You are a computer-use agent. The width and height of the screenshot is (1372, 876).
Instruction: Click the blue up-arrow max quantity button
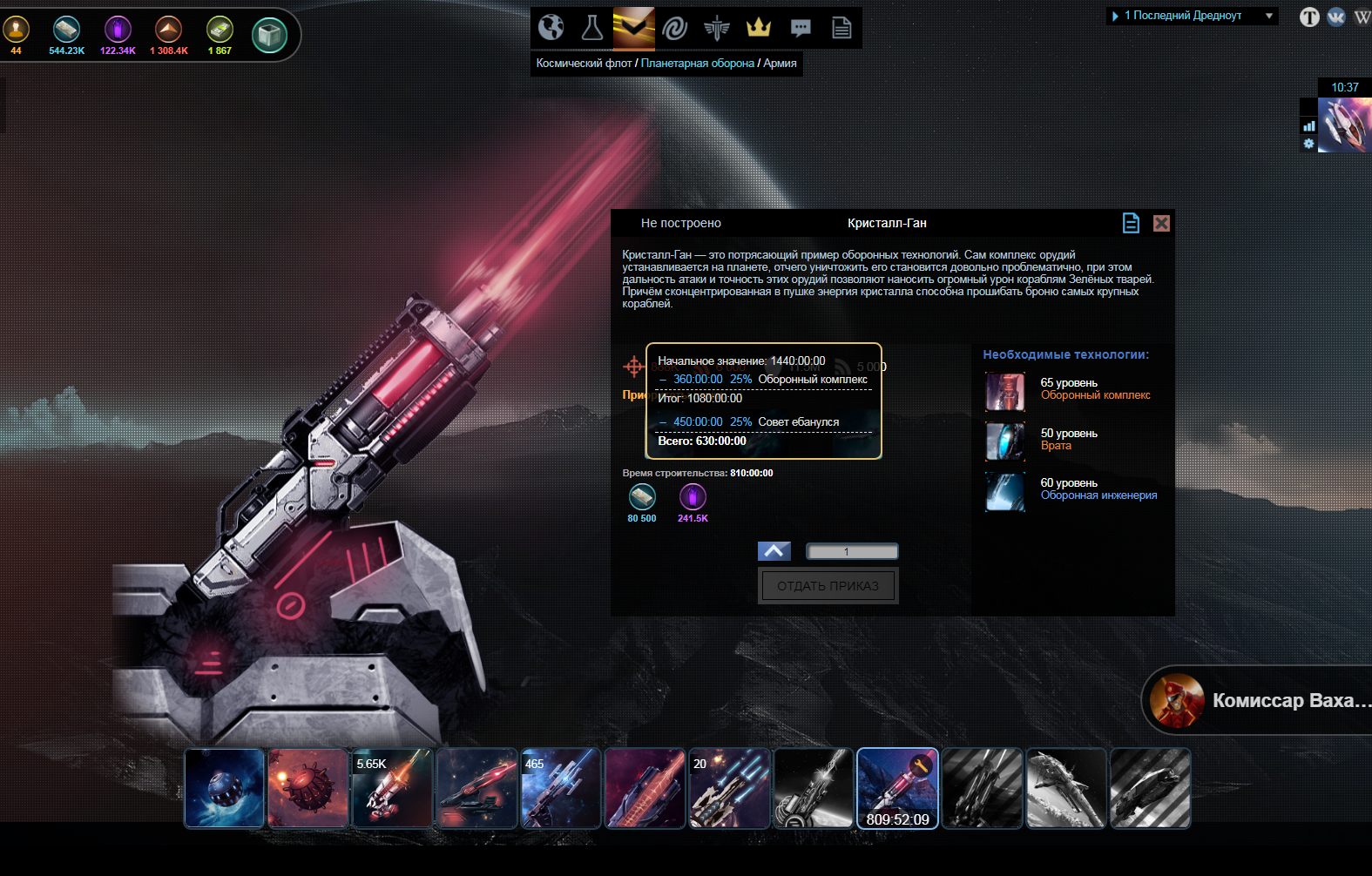pyautogui.click(x=774, y=551)
